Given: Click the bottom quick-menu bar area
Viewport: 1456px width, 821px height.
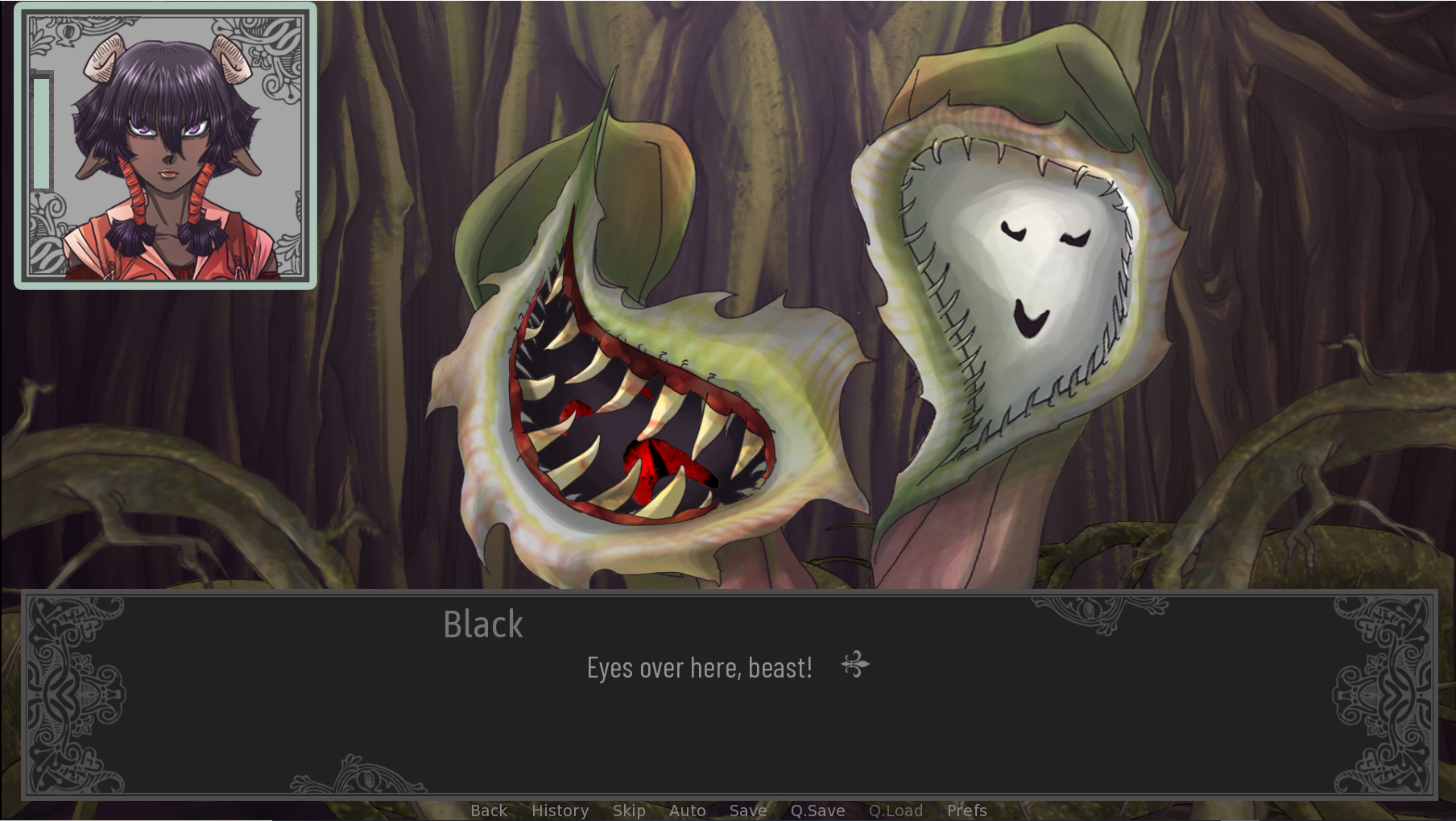Looking at the screenshot, I should (728, 811).
